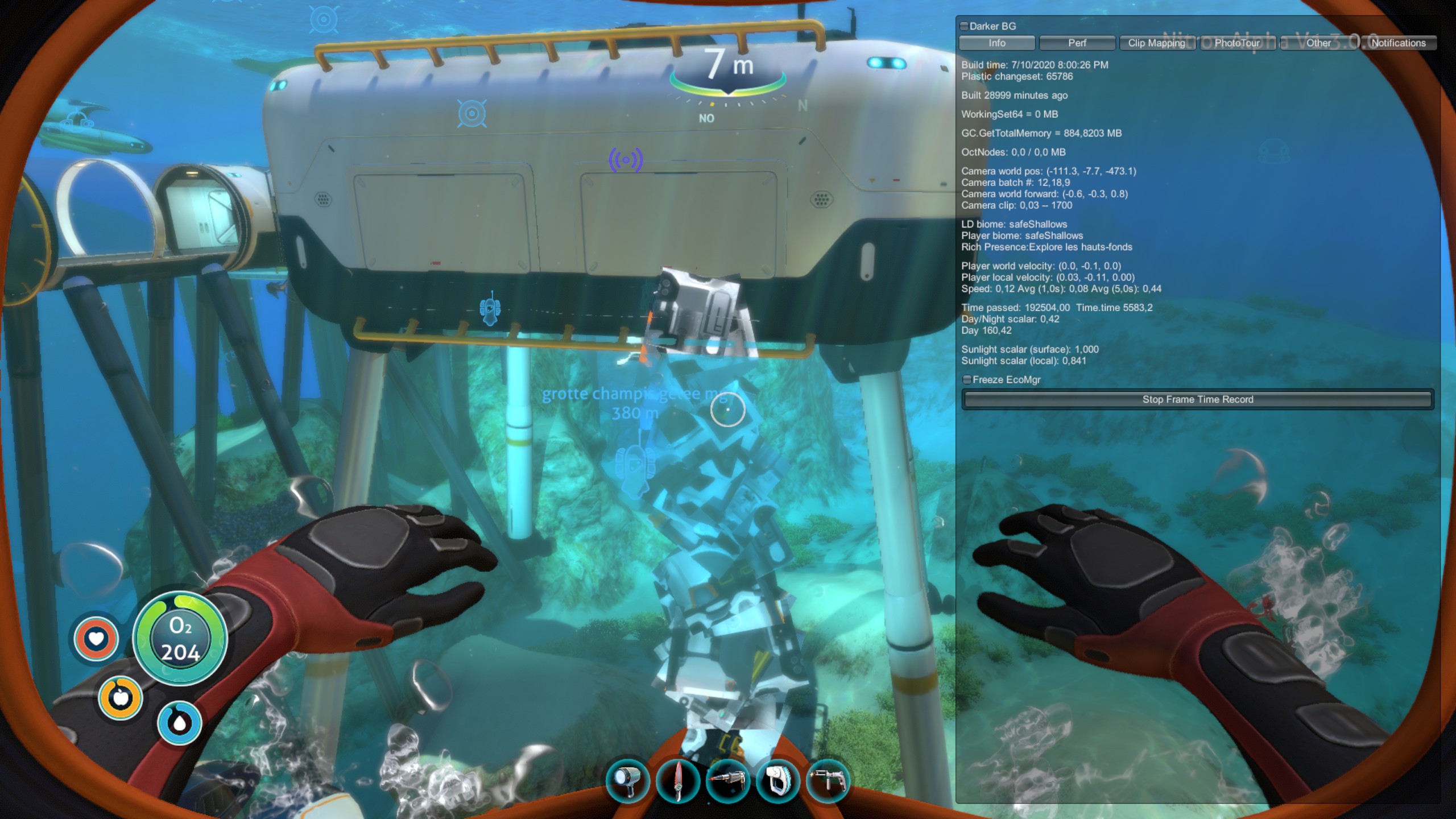Click the purple signal antenna icon on the habitat

click(x=626, y=160)
